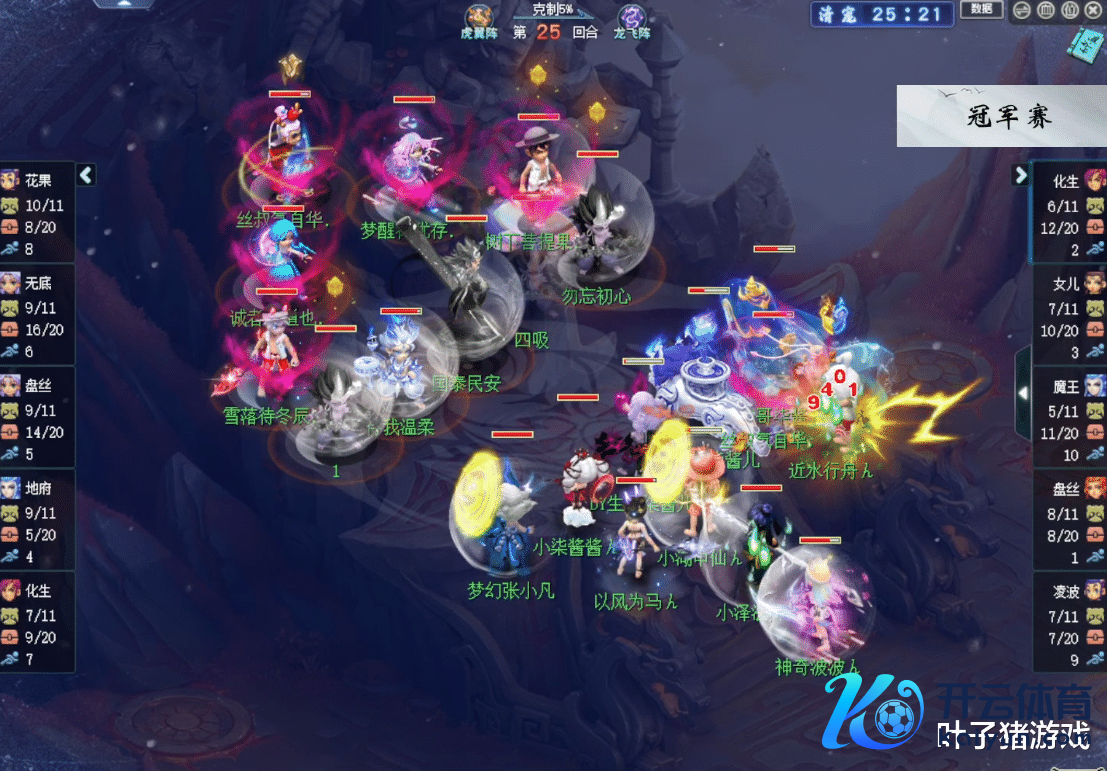
Task: Close the battle view with the X button
Action: pyautogui.click(x=1093, y=11)
